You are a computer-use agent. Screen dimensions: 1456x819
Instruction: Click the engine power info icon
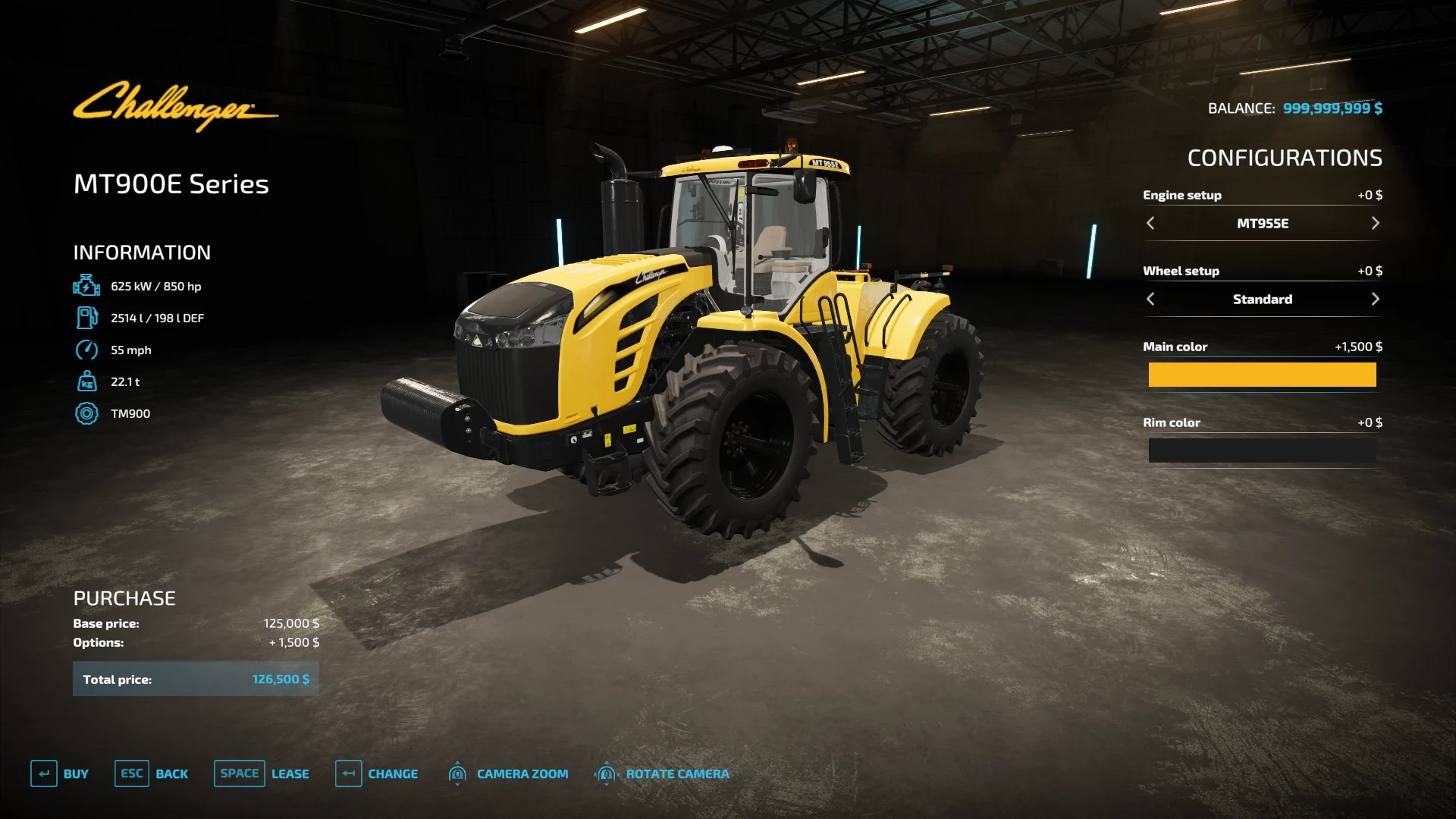click(87, 286)
